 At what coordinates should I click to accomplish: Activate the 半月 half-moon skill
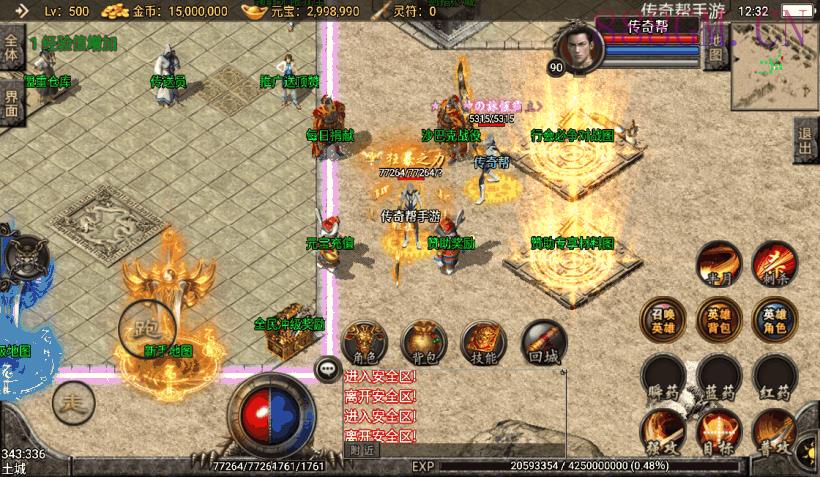click(x=718, y=262)
